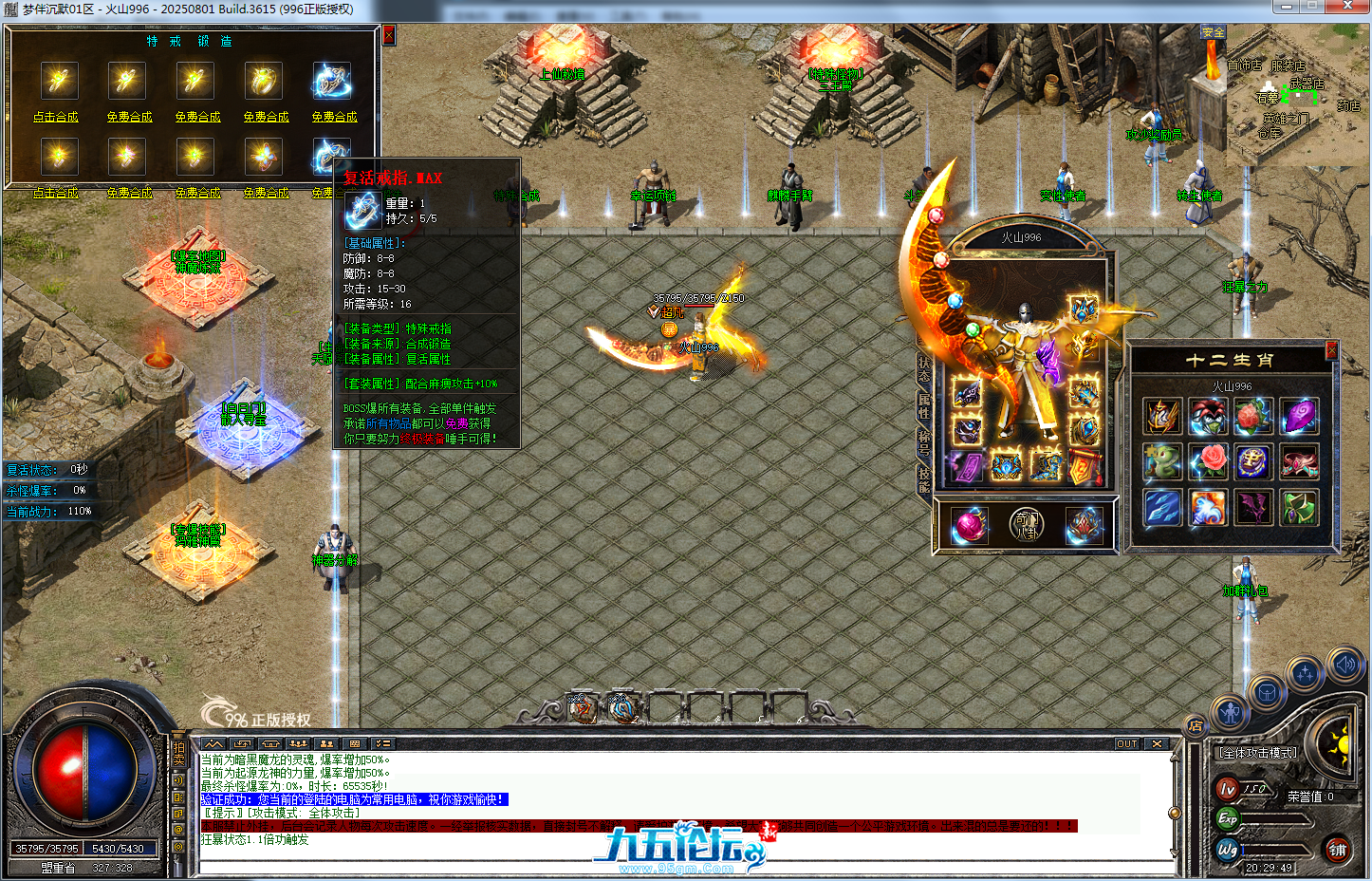Viewport: 1372px width, 881px height.
Task: Open chat options via the checklist toolbar icon
Action: 384,742
